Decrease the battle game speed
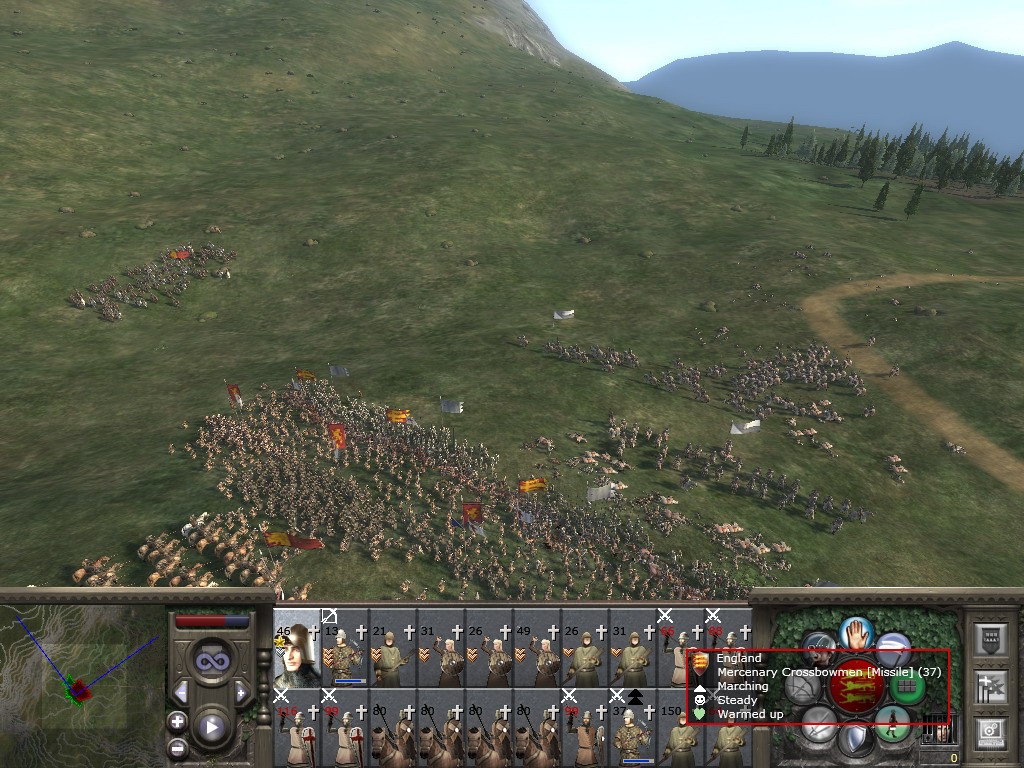This screenshot has height=768, width=1024. [181, 692]
